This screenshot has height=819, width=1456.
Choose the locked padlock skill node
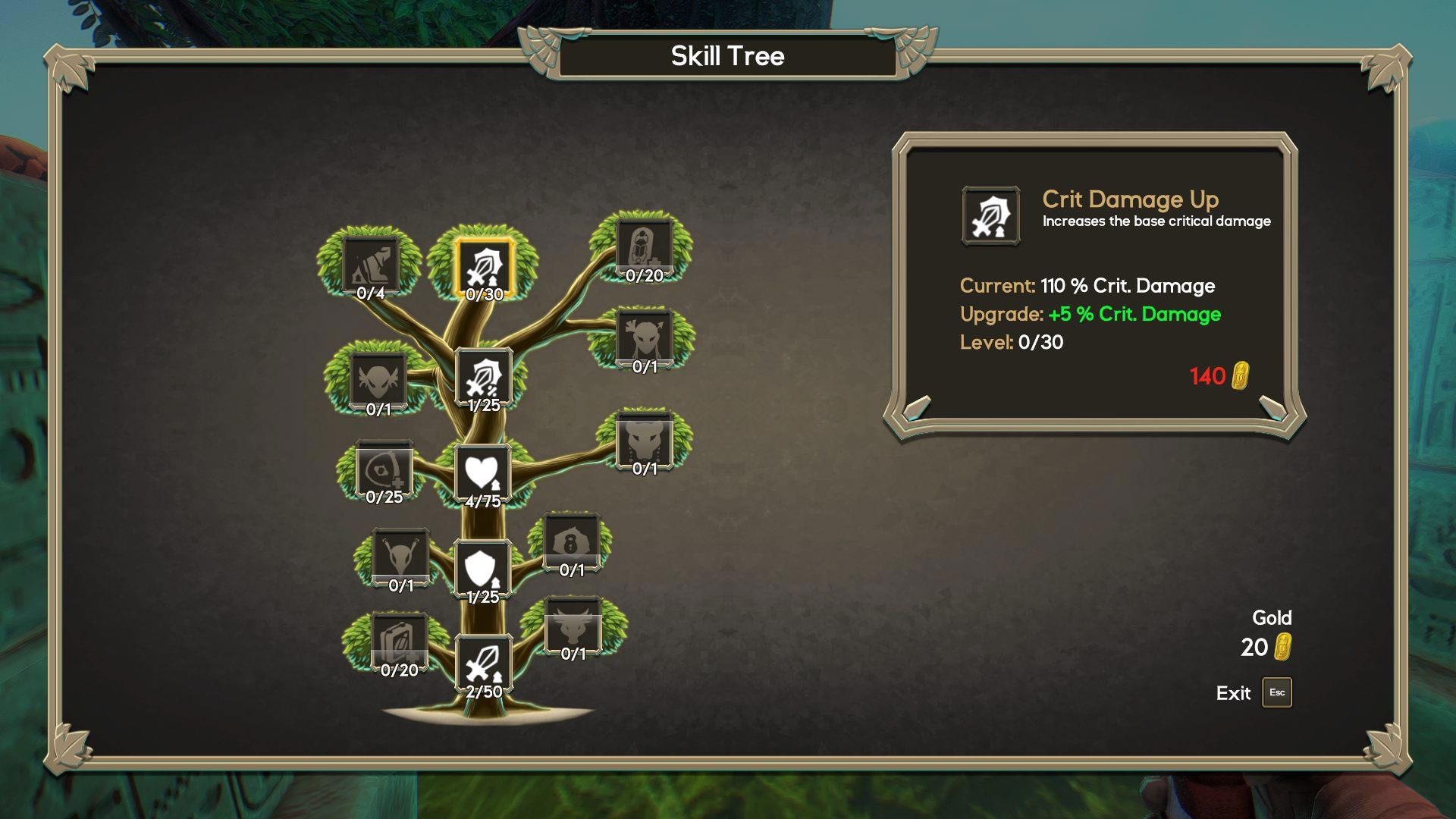coord(572,541)
